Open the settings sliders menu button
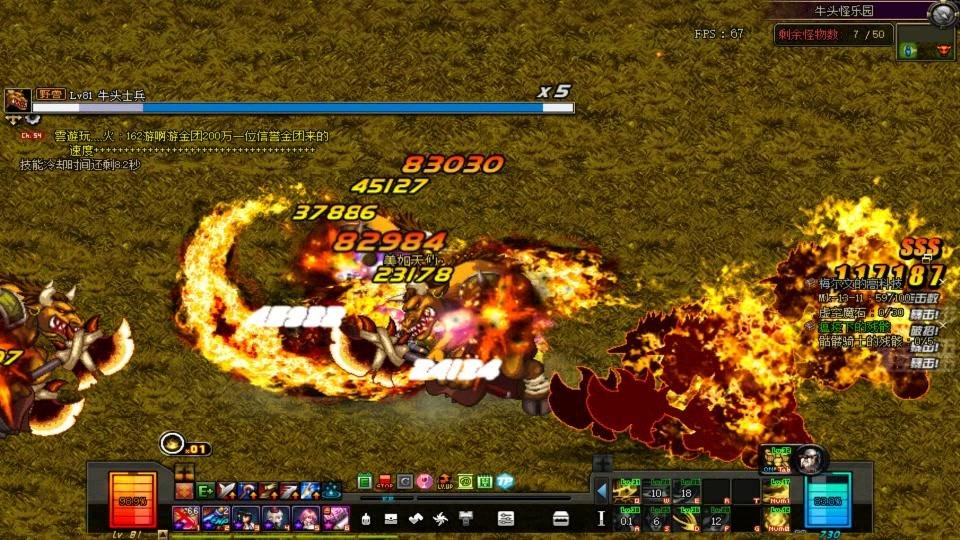The height and width of the screenshot is (540, 960). [x=506, y=518]
